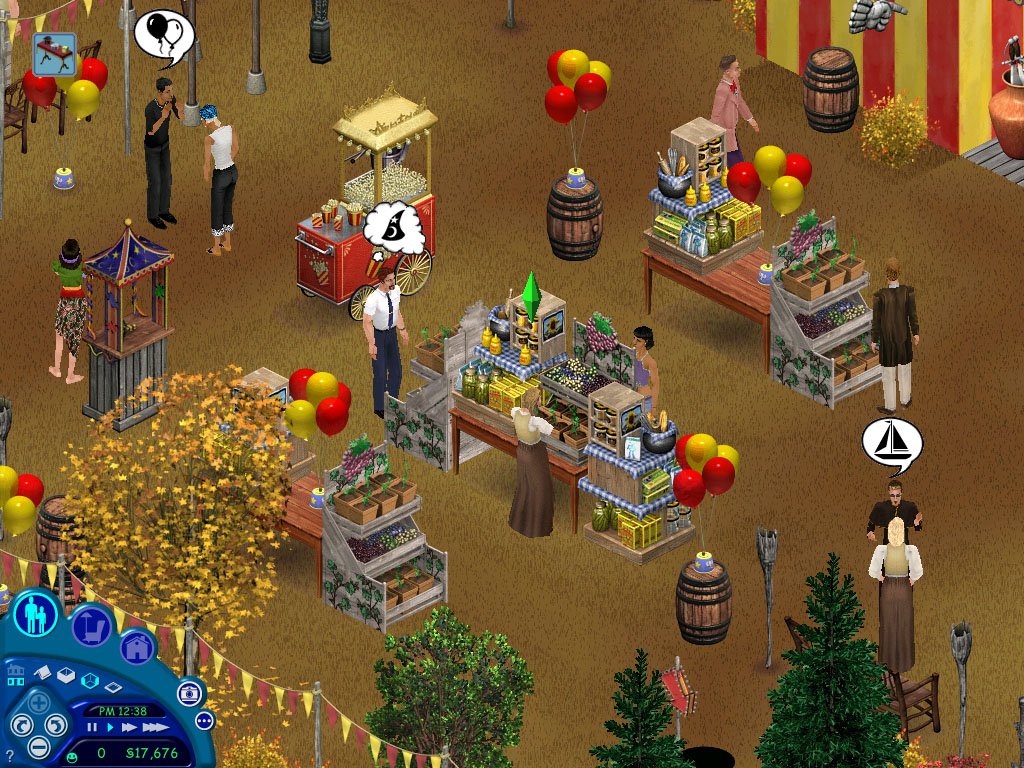Zoom out with the minus button

click(39, 746)
